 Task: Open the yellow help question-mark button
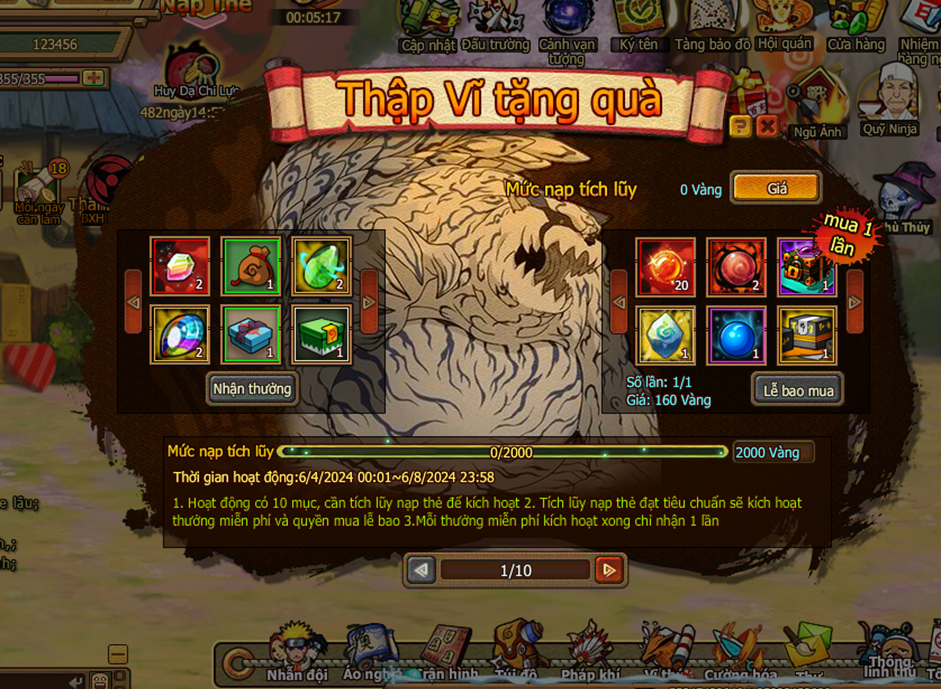740,125
